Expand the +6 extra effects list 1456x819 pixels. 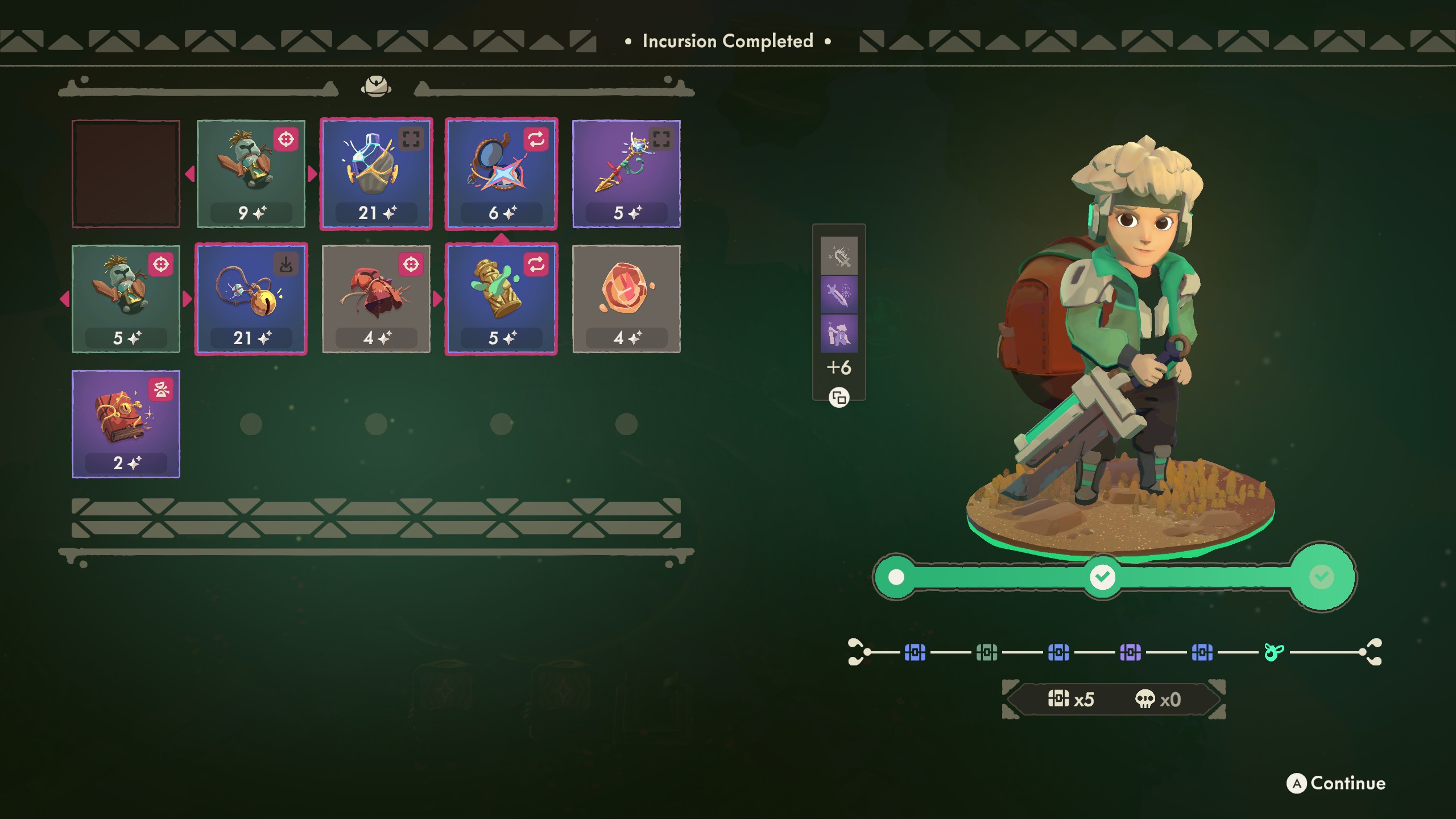pyautogui.click(x=839, y=368)
